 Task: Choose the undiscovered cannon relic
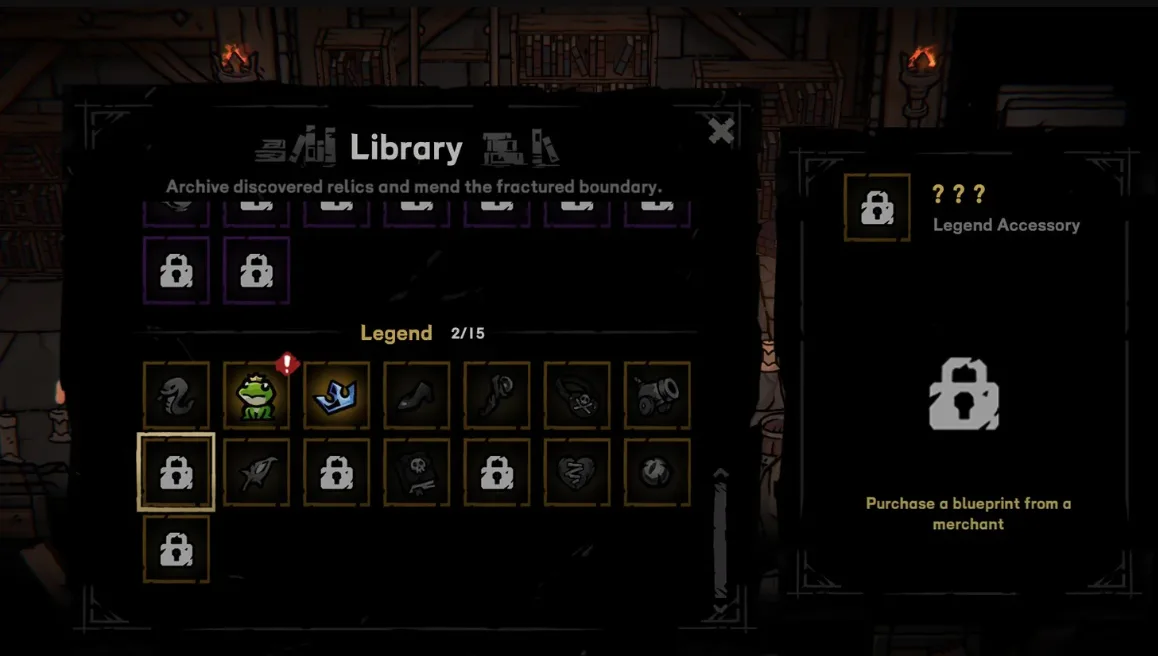pos(657,395)
